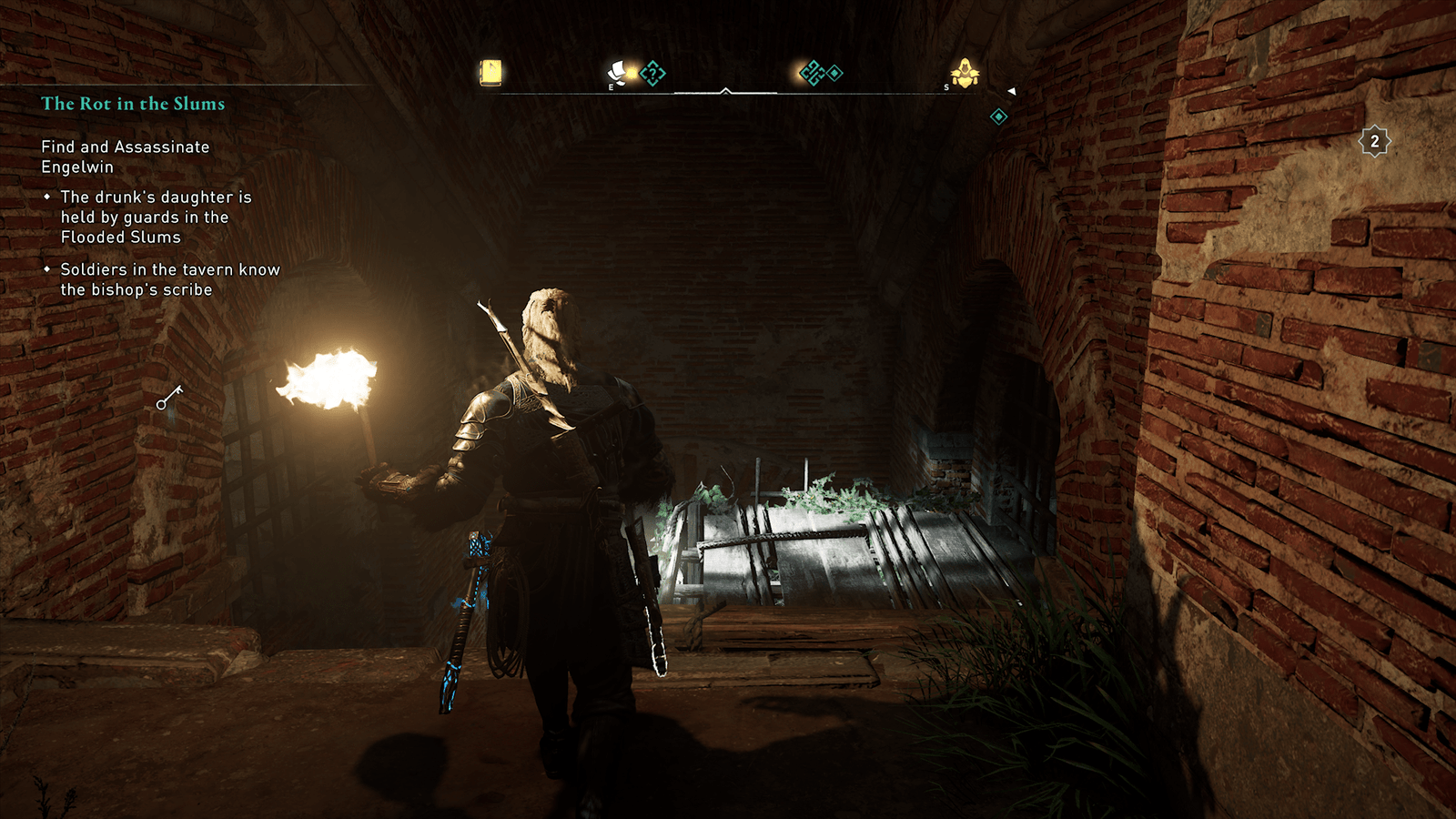
Task: Click the hexagonal badge showing 2
Action: click(x=1374, y=141)
